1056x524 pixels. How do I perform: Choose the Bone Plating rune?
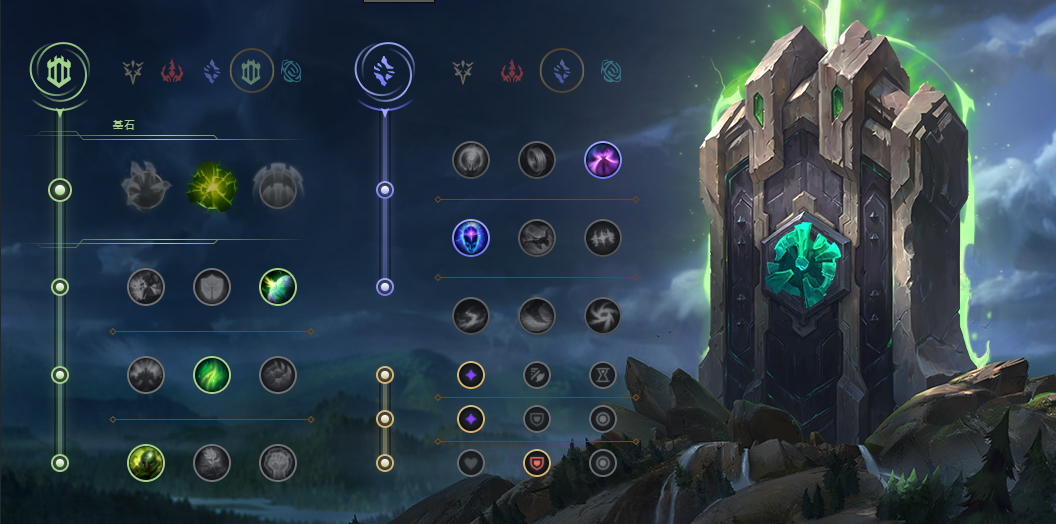(x=277, y=375)
